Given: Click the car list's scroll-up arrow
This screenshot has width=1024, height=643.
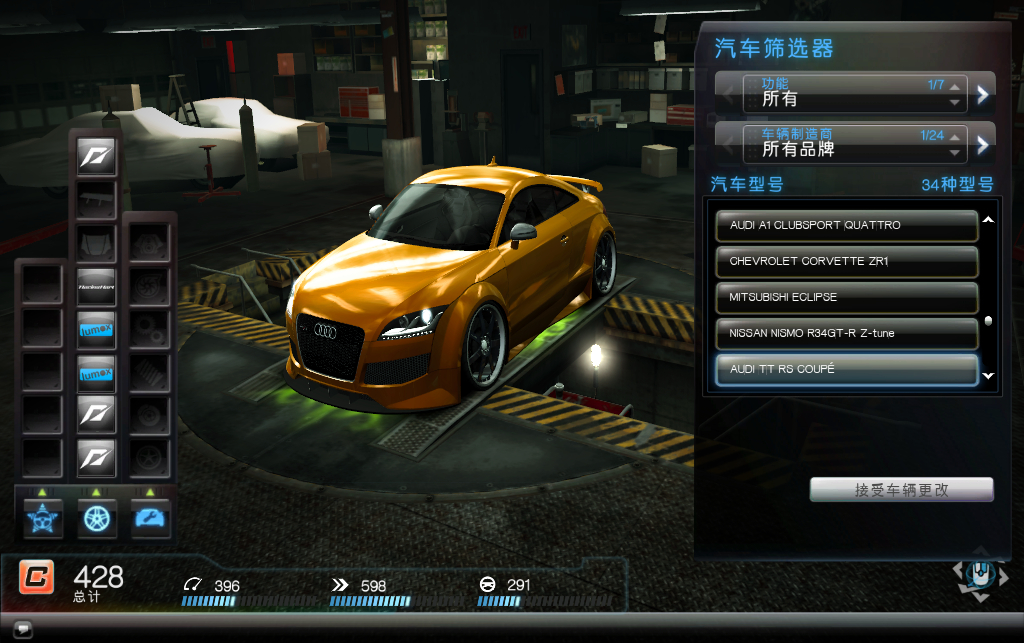Looking at the screenshot, I should 988,220.
